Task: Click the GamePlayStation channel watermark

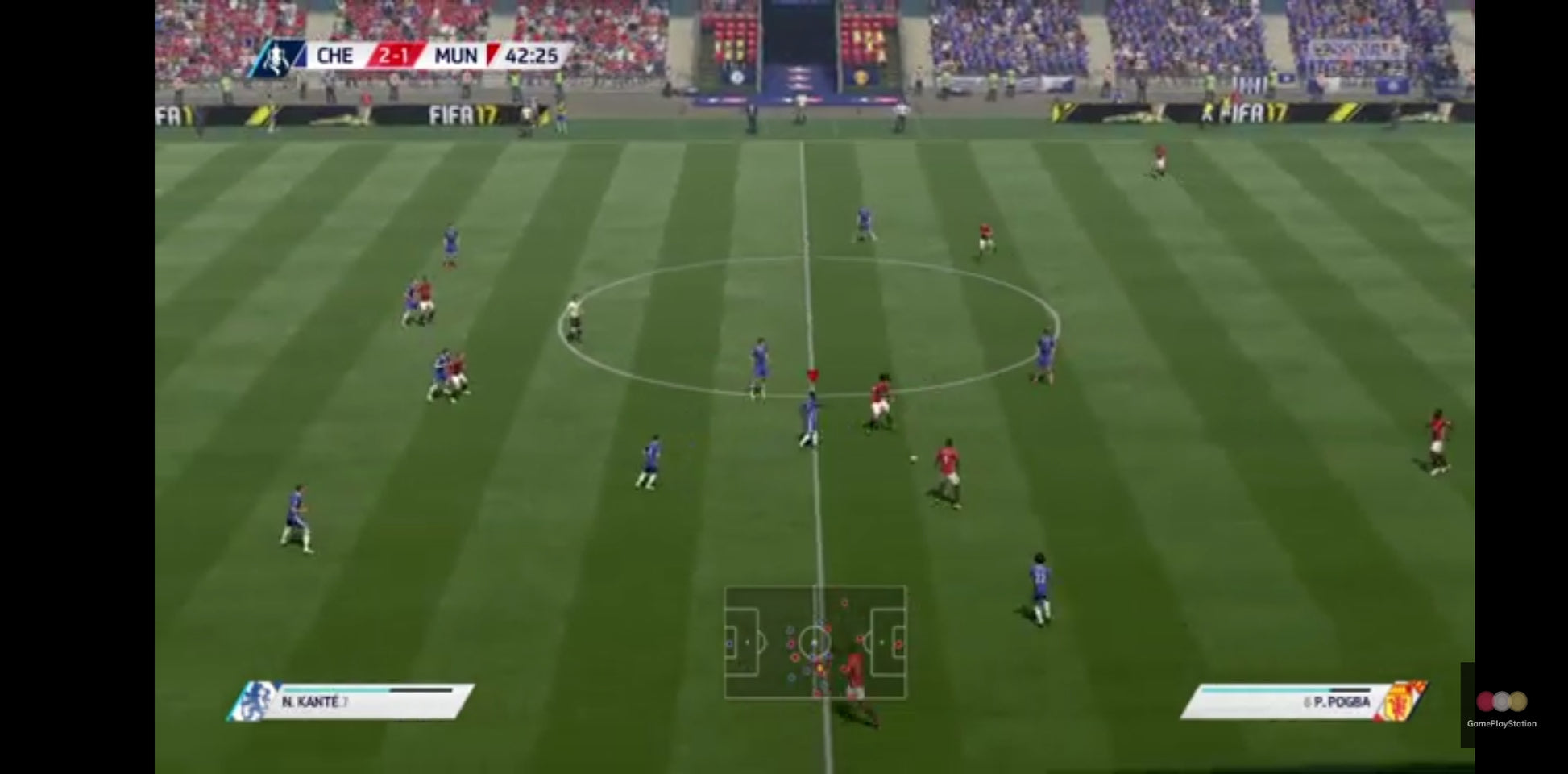Action: (x=1501, y=708)
